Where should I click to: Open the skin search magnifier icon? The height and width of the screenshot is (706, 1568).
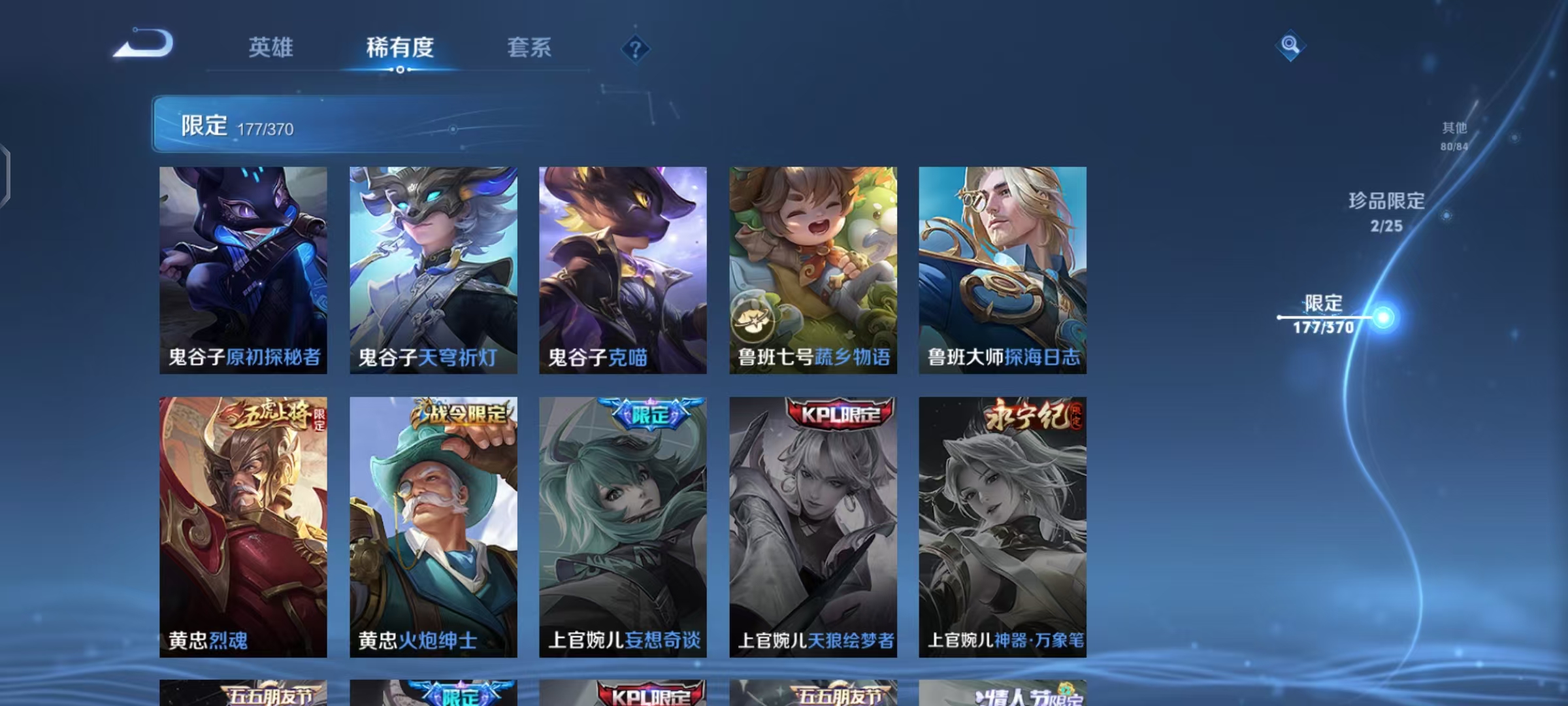pos(1290,47)
